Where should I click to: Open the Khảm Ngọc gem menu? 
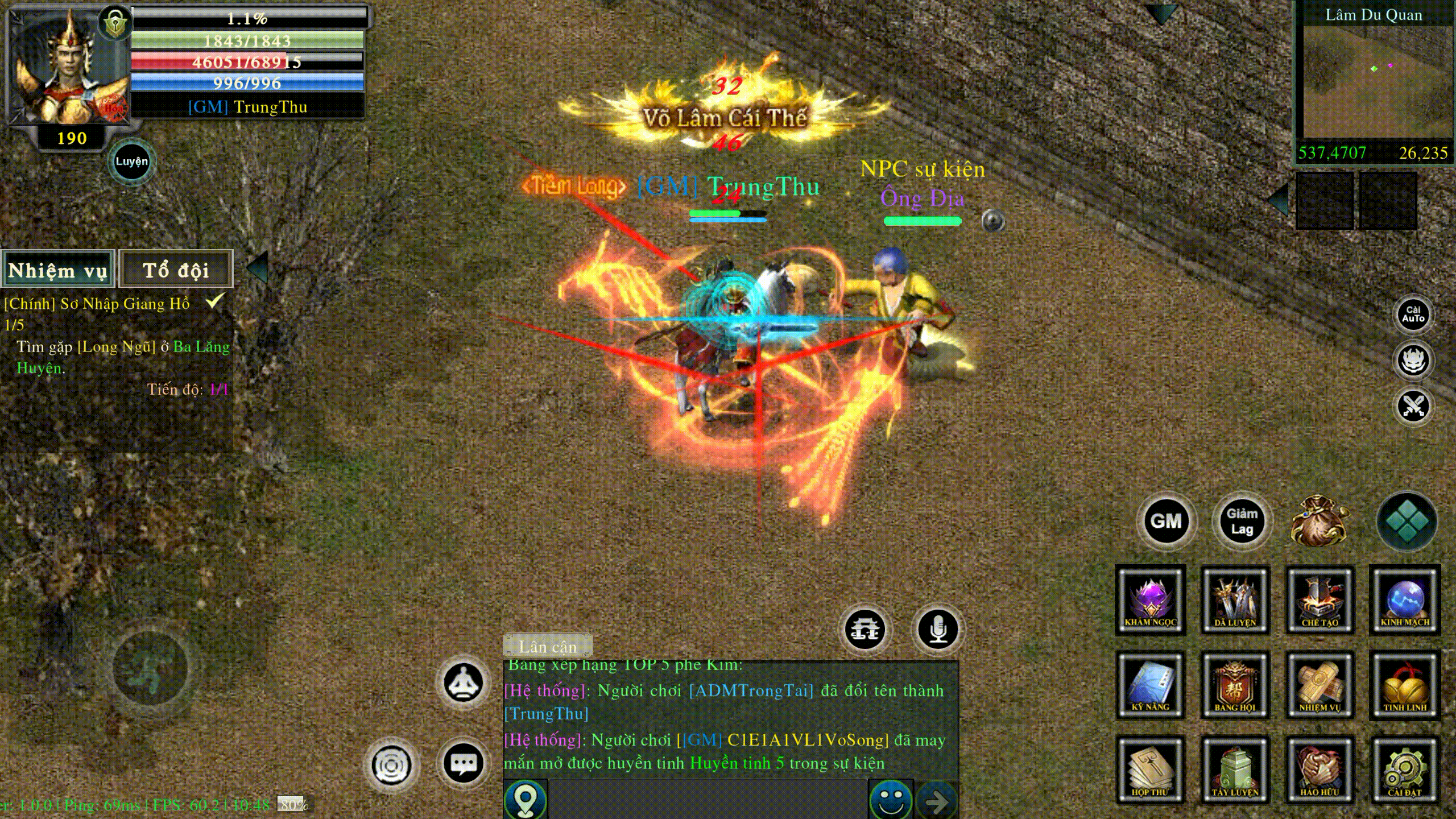point(1150,599)
